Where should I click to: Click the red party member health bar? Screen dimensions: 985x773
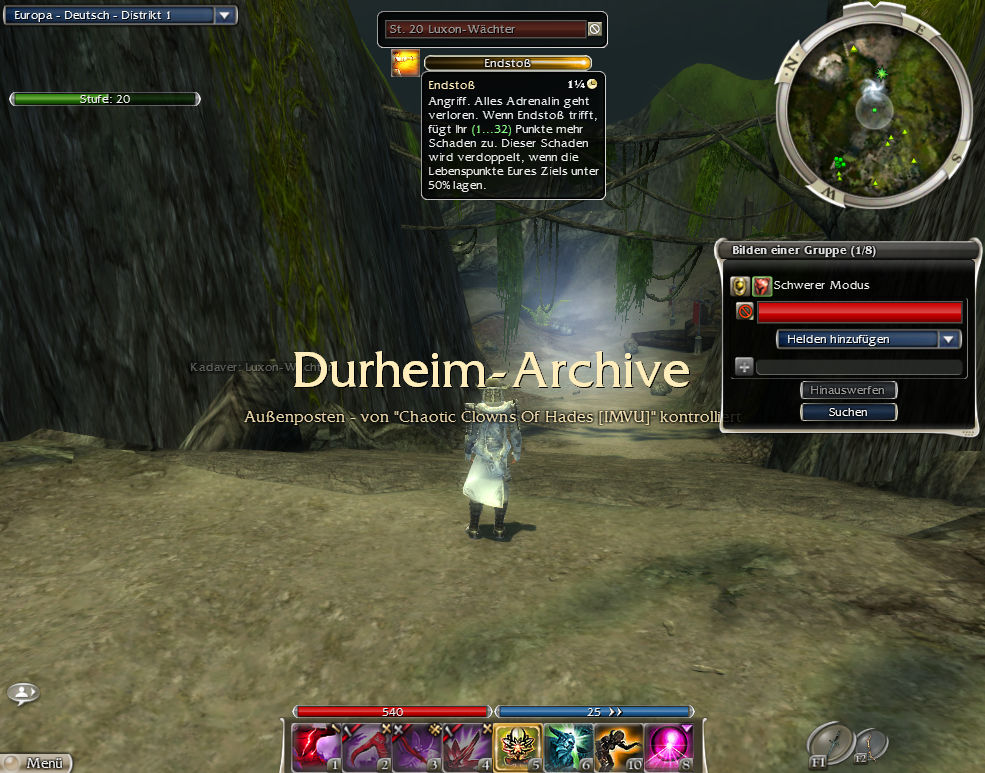(x=859, y=312)
